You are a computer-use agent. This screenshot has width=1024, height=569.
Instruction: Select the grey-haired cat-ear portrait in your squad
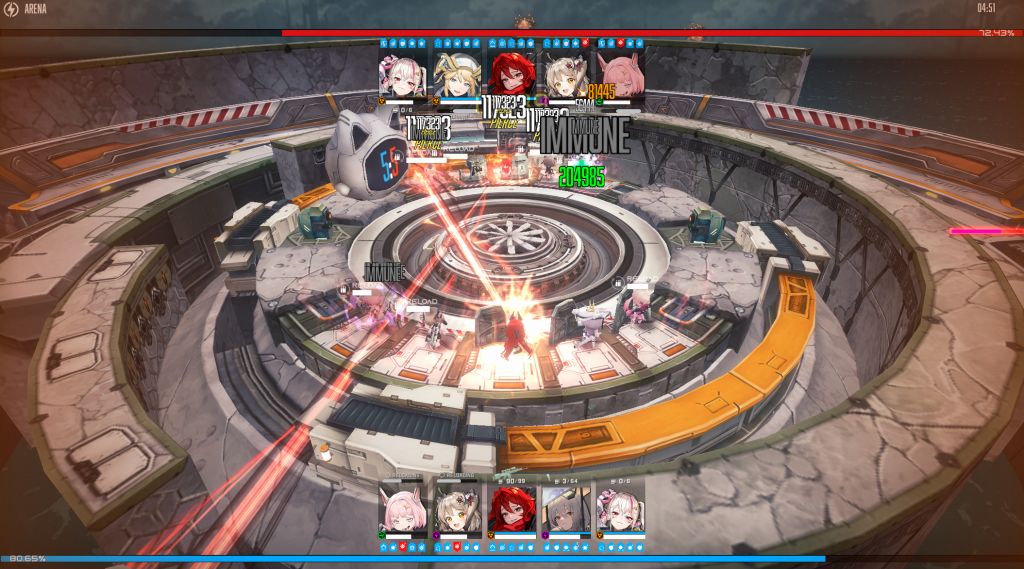(x=566, y=508)
